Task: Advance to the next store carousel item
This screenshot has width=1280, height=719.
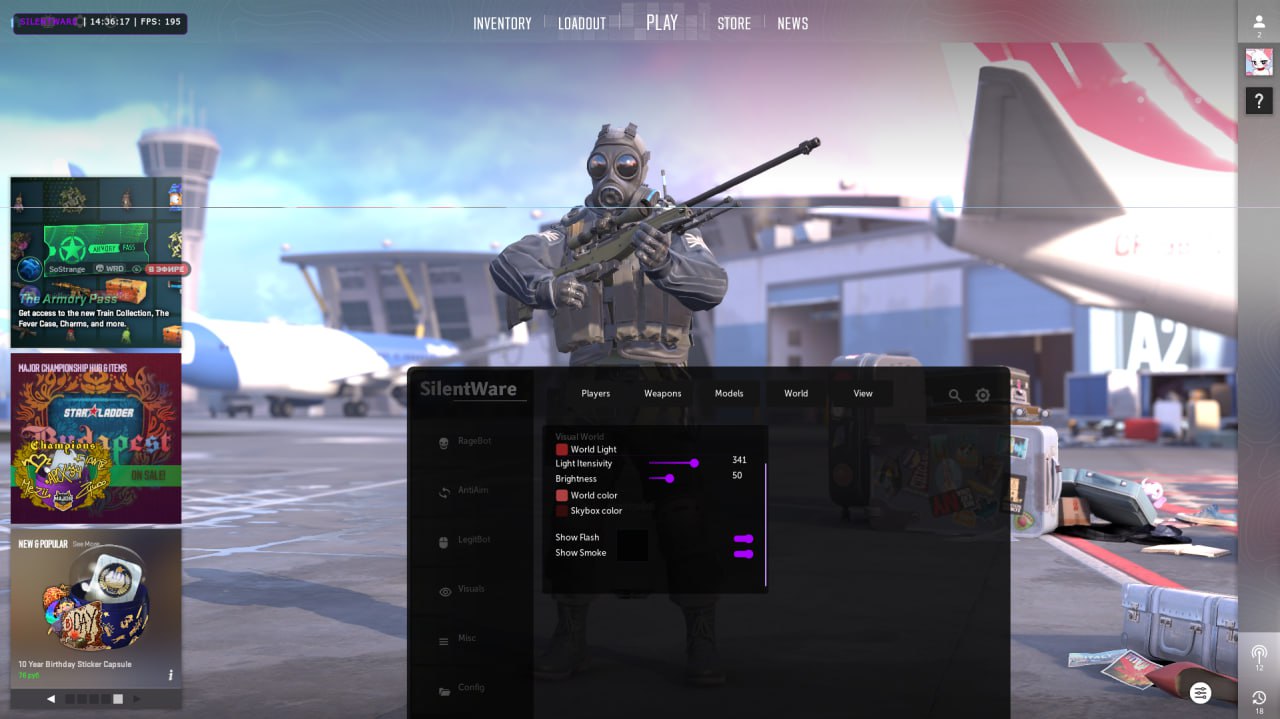Action: [137, 699]
